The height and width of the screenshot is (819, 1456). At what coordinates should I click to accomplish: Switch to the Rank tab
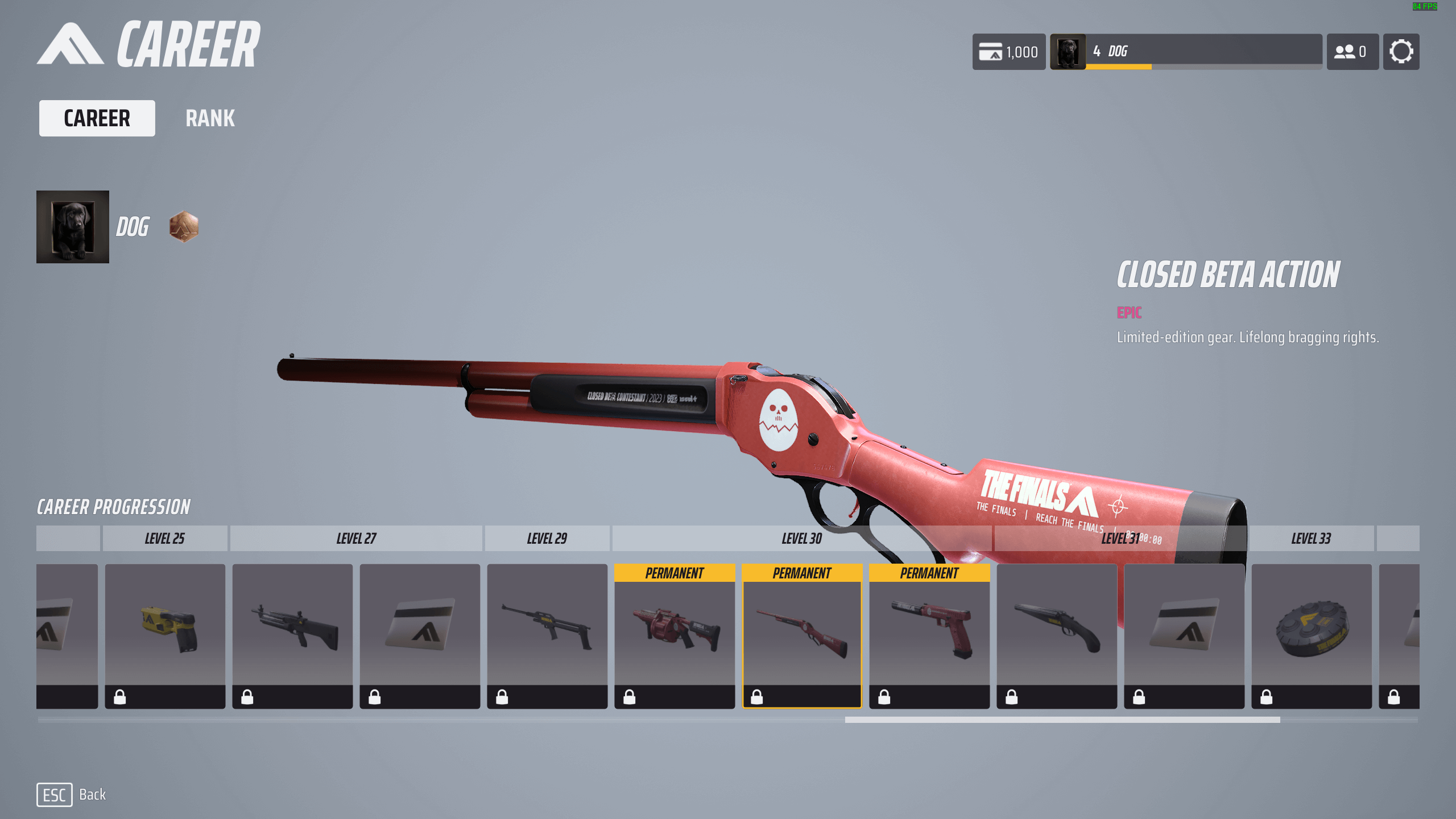click(210, 118)
